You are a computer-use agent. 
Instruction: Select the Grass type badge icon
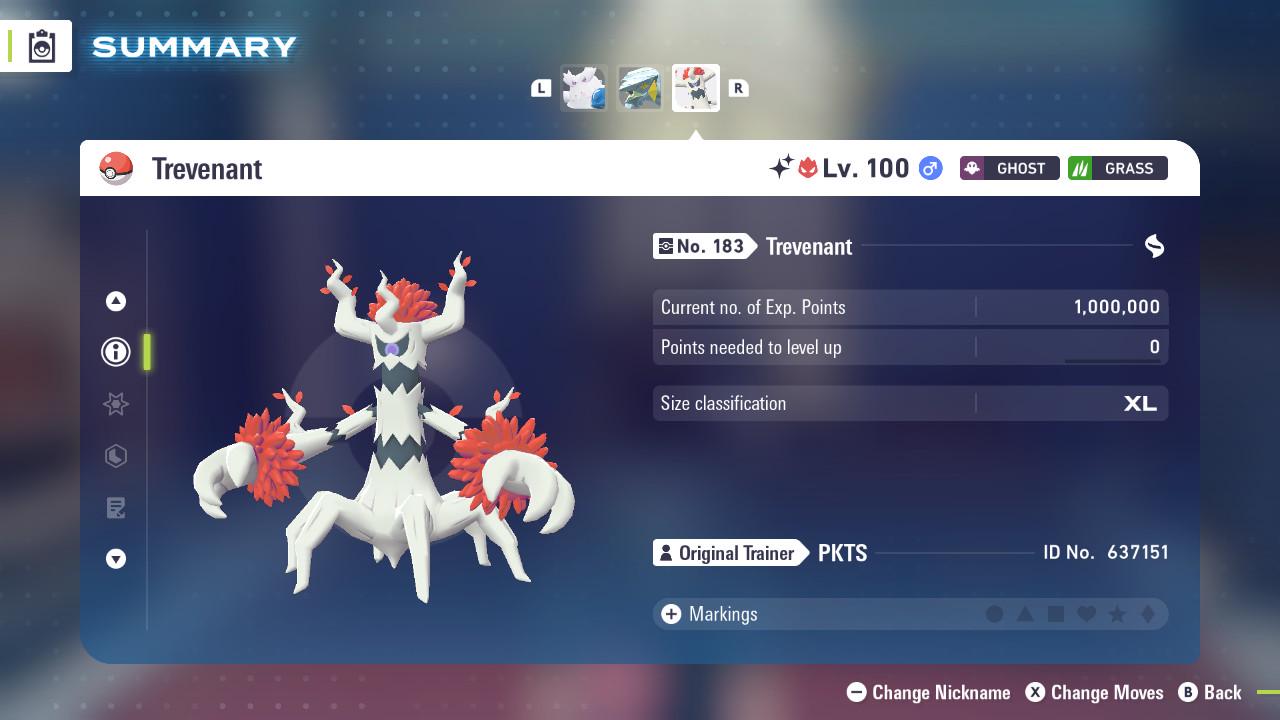1117,168
